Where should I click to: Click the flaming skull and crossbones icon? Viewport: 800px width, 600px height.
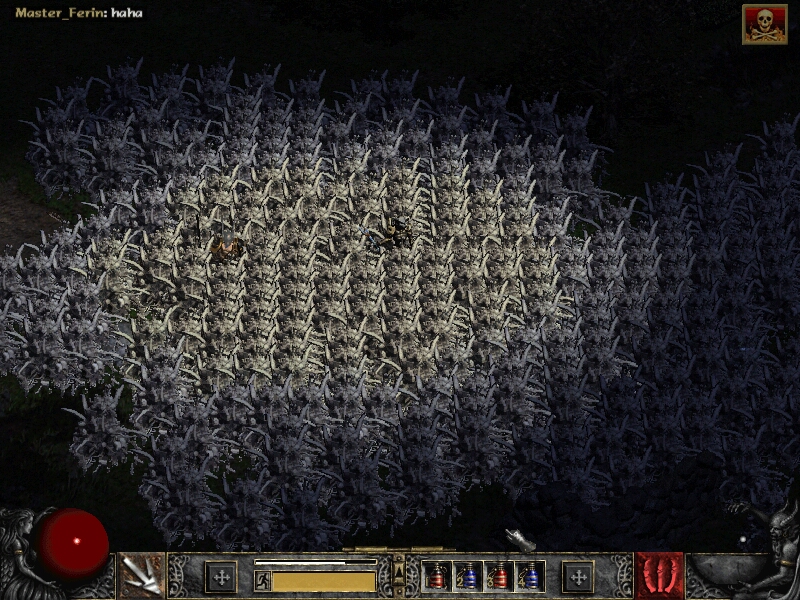[764, 24]
